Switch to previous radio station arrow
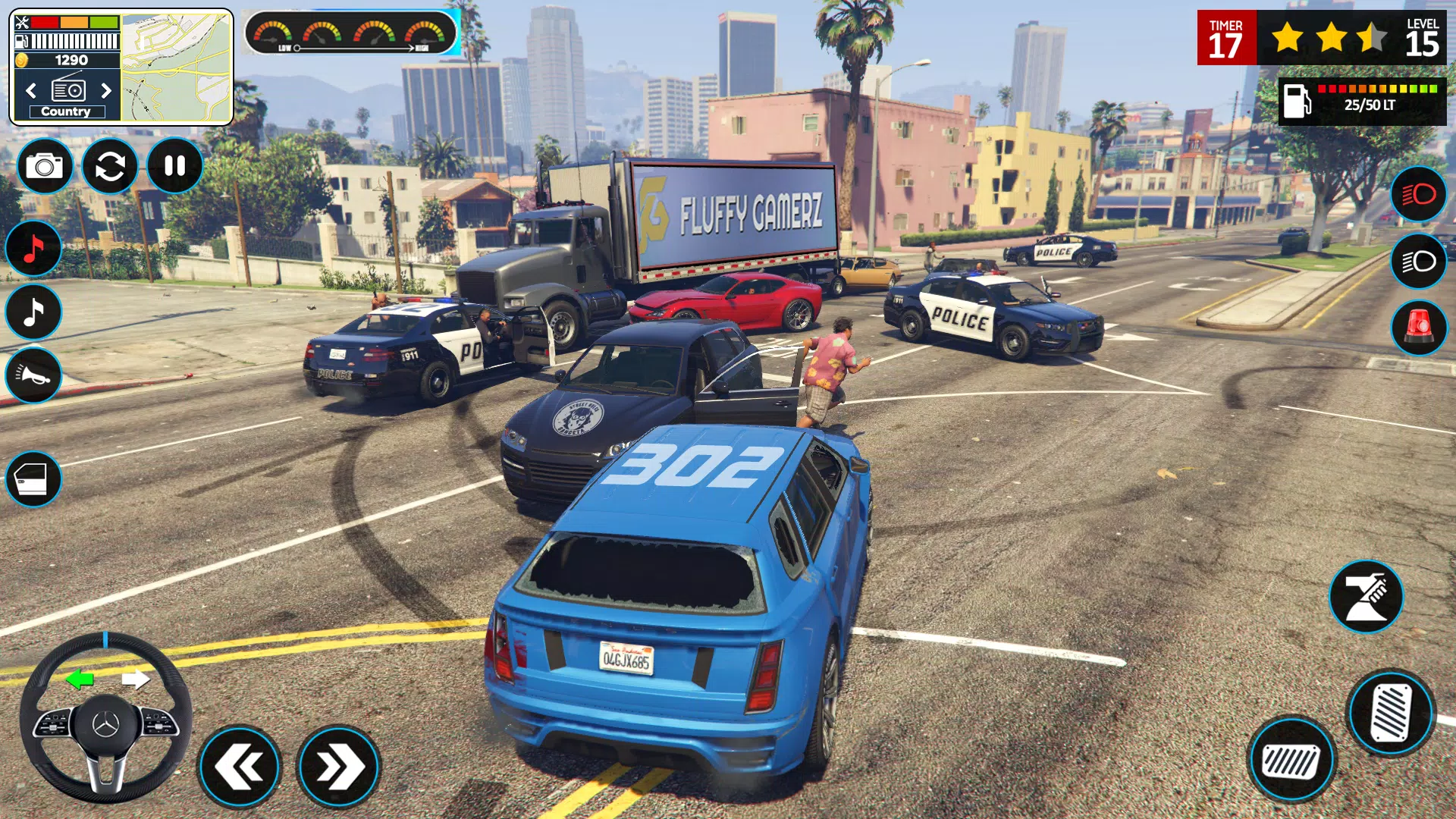This screenshot has height=819, width=1456. tap(30, 89)
